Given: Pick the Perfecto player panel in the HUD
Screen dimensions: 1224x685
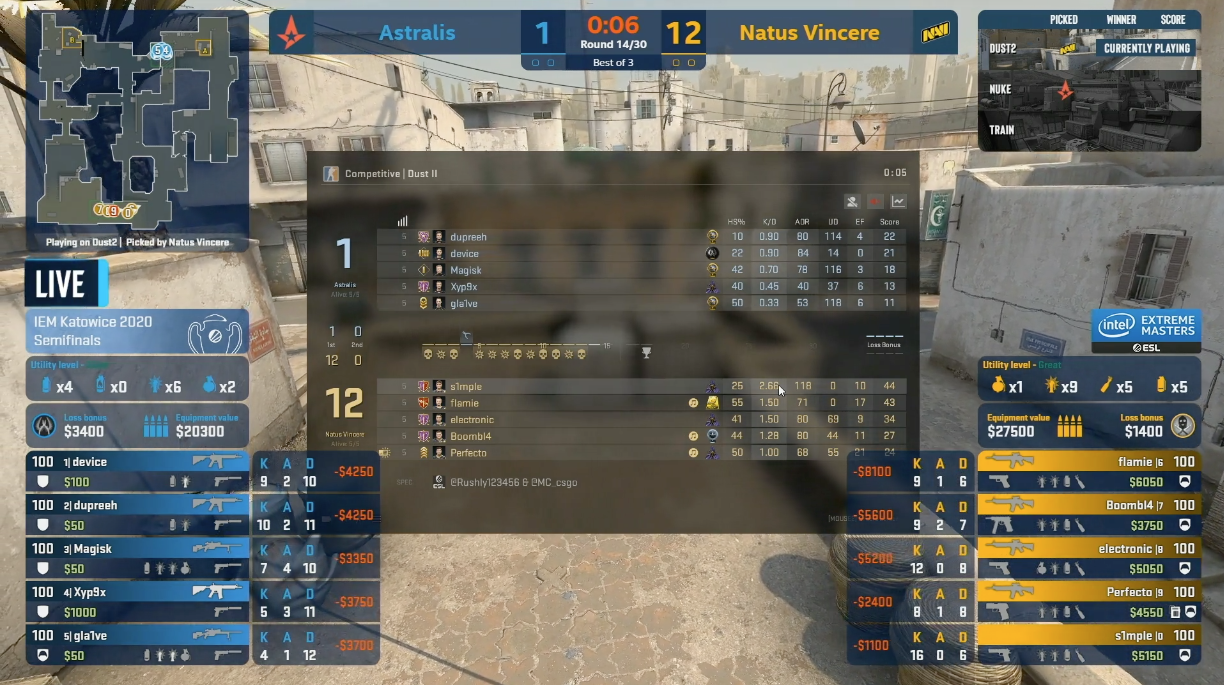Looking at the screenshot, I should click(1088, 602).
